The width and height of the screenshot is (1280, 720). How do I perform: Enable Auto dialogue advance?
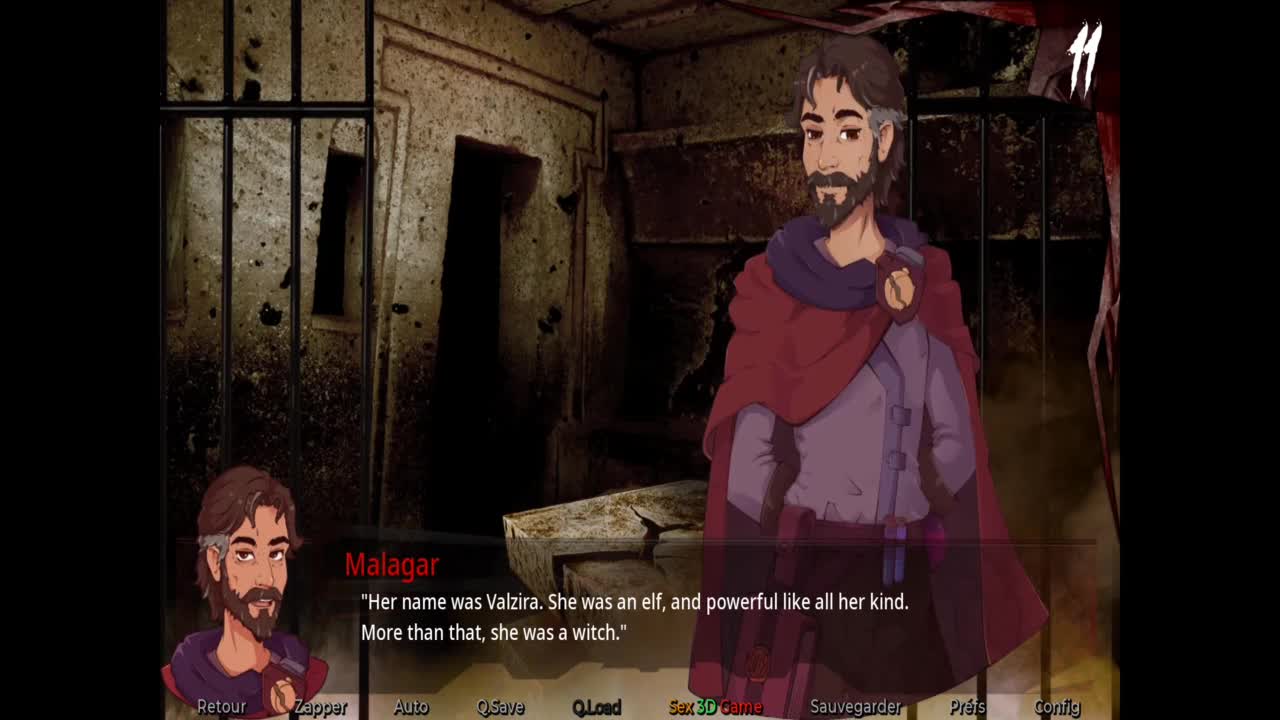pos(410,707)
